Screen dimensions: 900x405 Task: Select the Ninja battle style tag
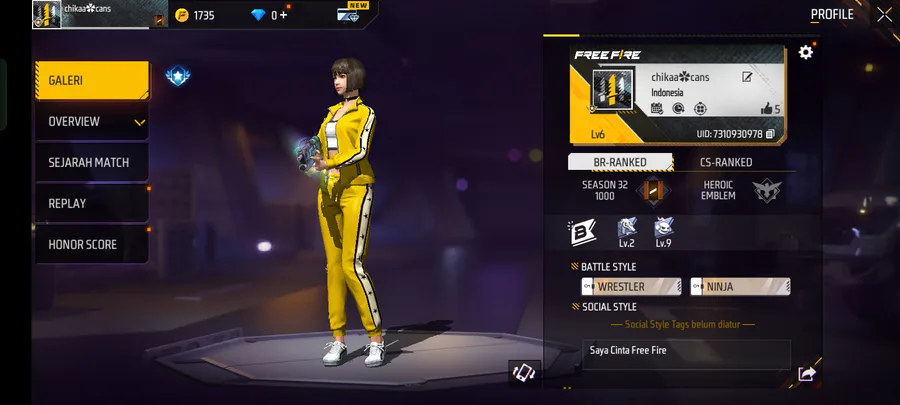[740, 287]
